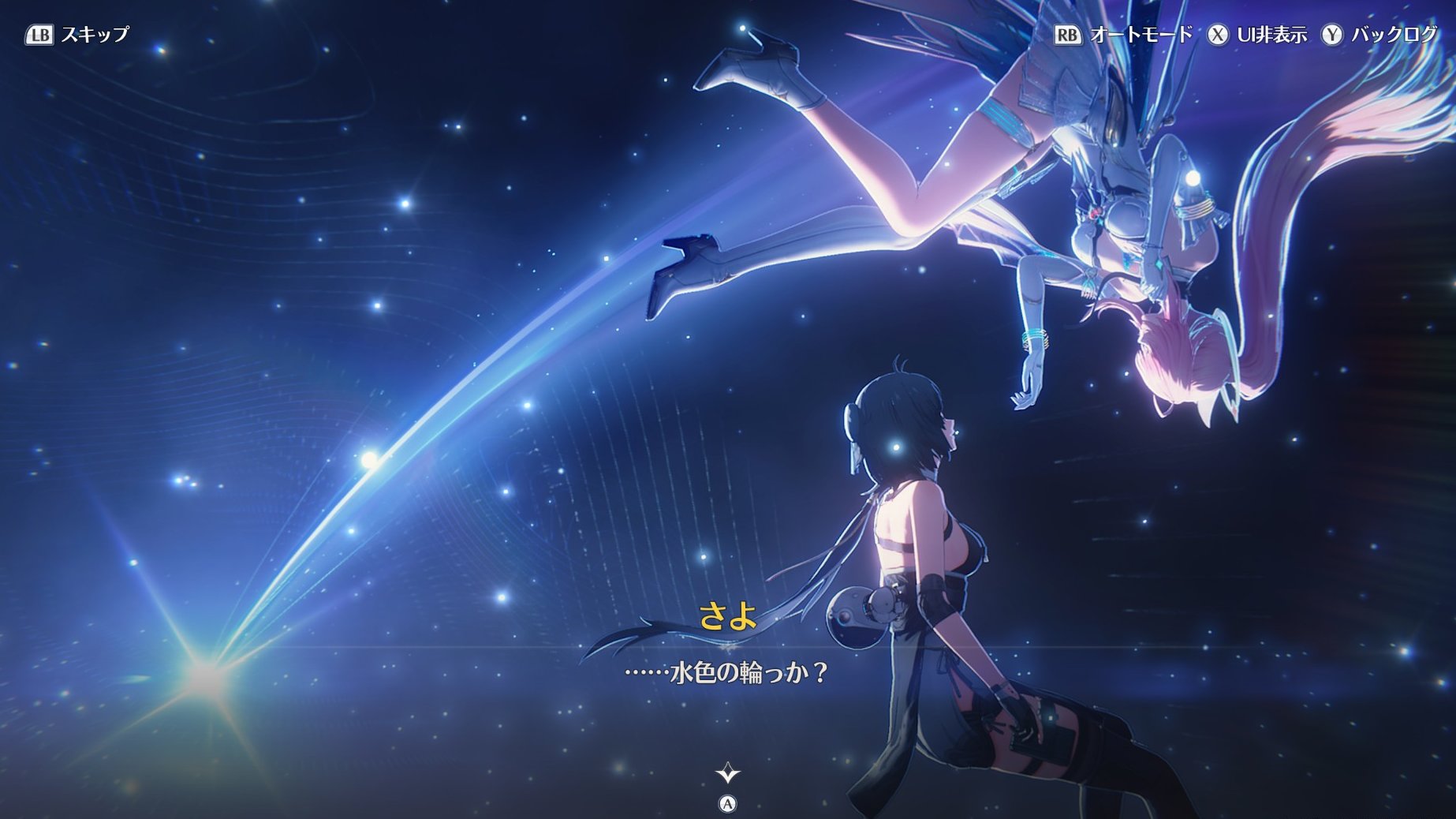Image resolution: width=1456 pixels, height=819 pixels.
Task: Advance dialogue with the diamond continue indicator
Action: pyautogui.click(x=727, y=772)
